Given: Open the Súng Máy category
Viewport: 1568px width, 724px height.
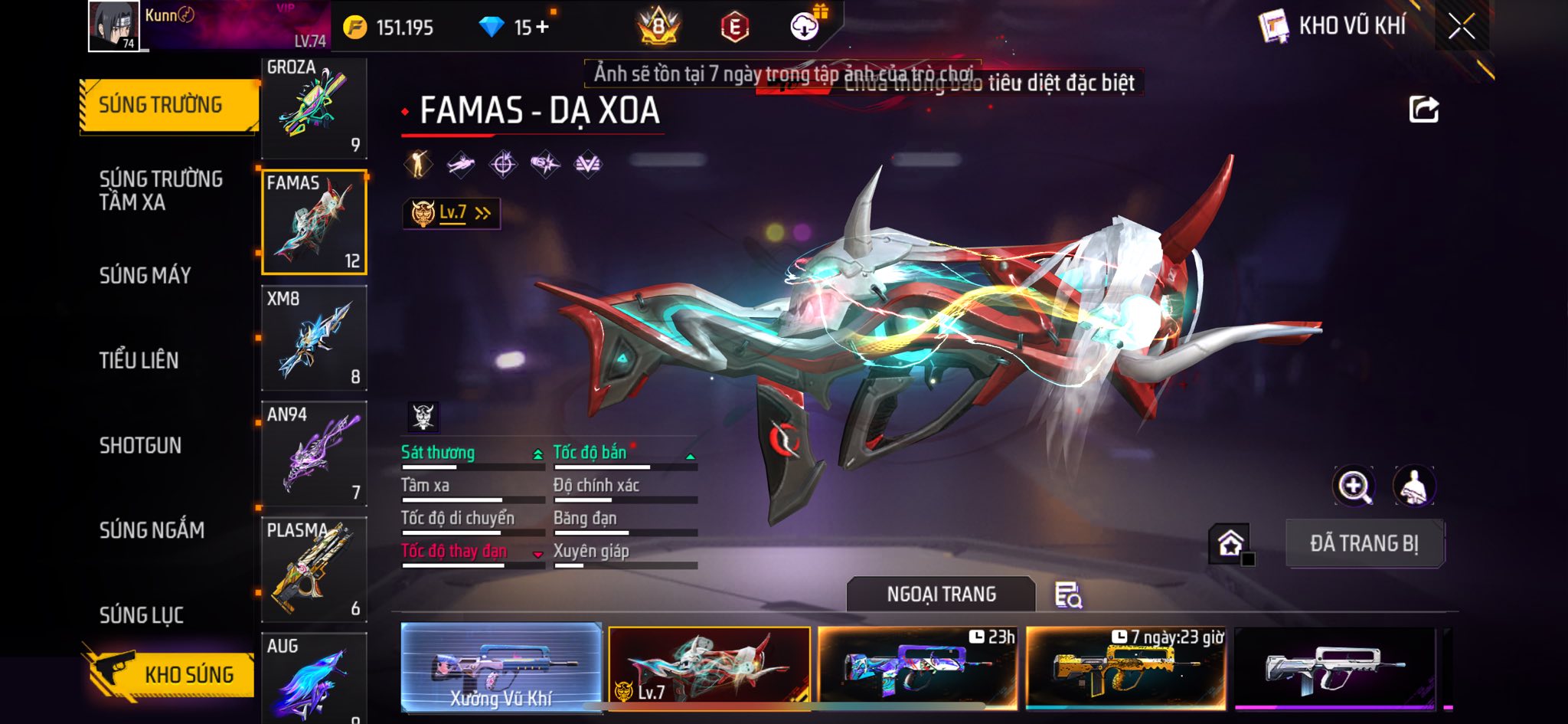Looking at the screenshot, I should [145, 275].
